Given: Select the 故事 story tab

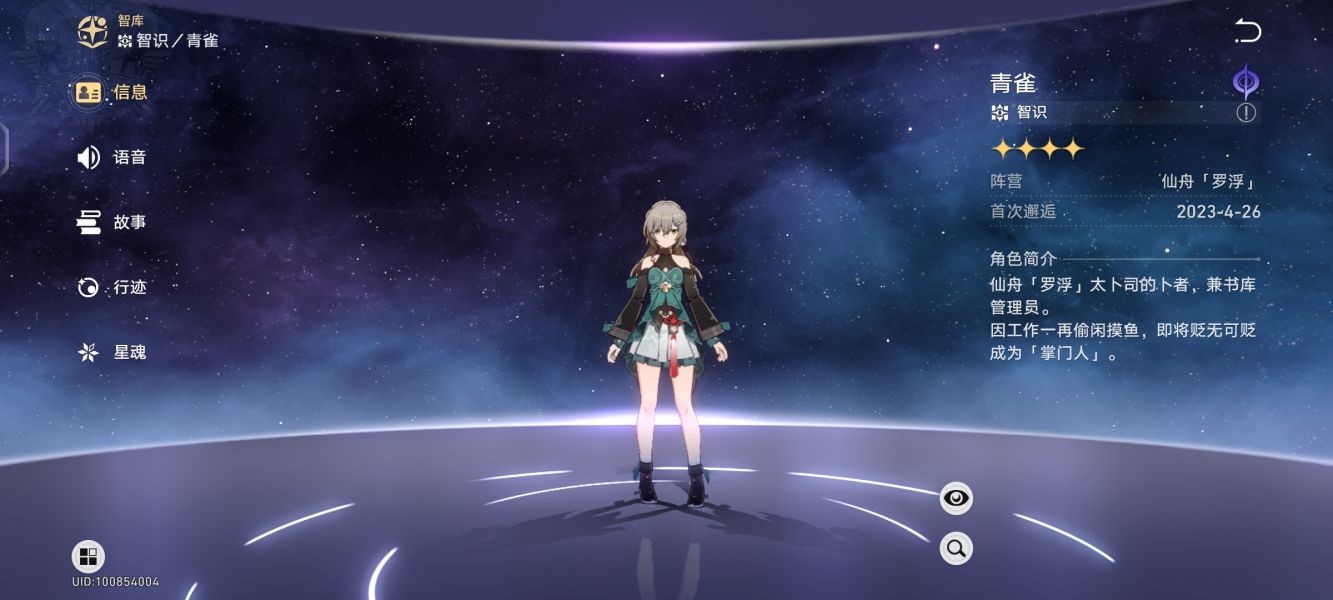Looking at the screenshot, I should tap(111, 222).
